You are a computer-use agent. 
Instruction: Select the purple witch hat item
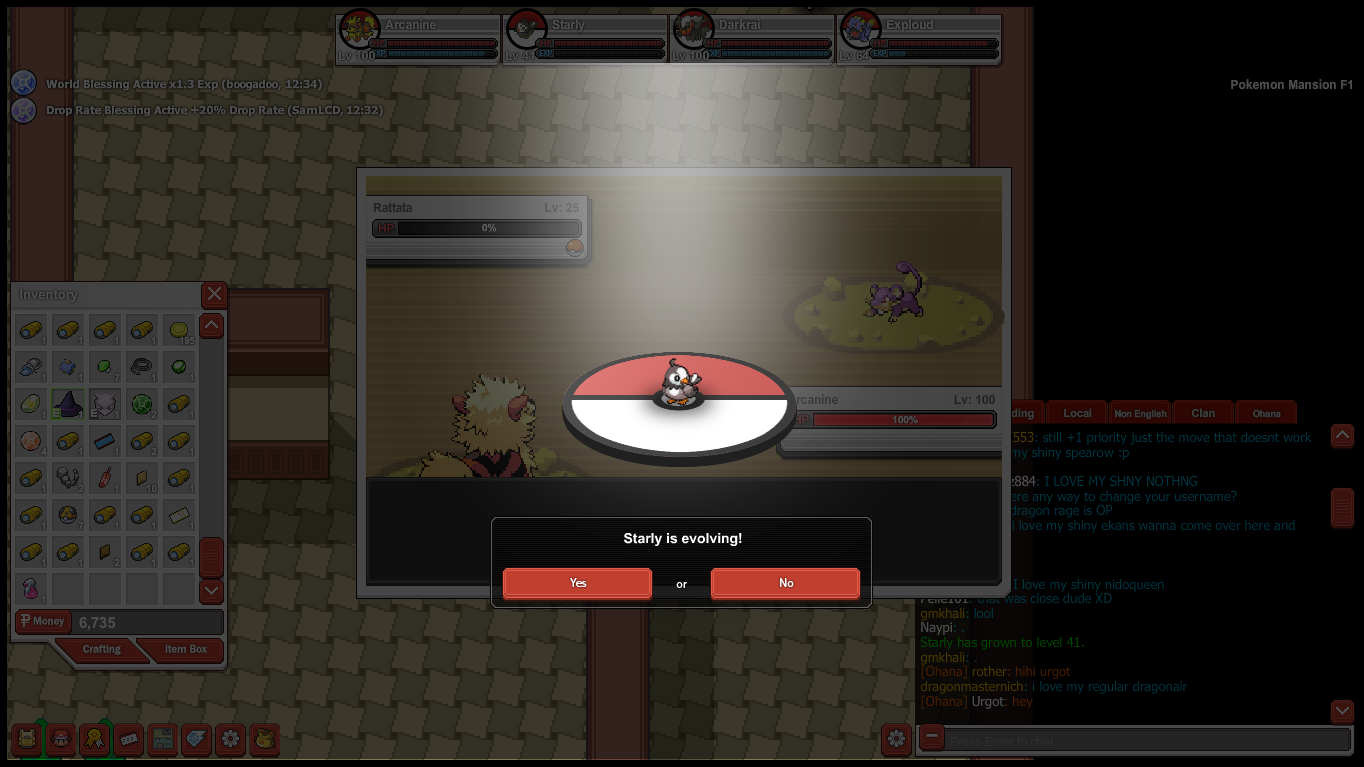68,404
